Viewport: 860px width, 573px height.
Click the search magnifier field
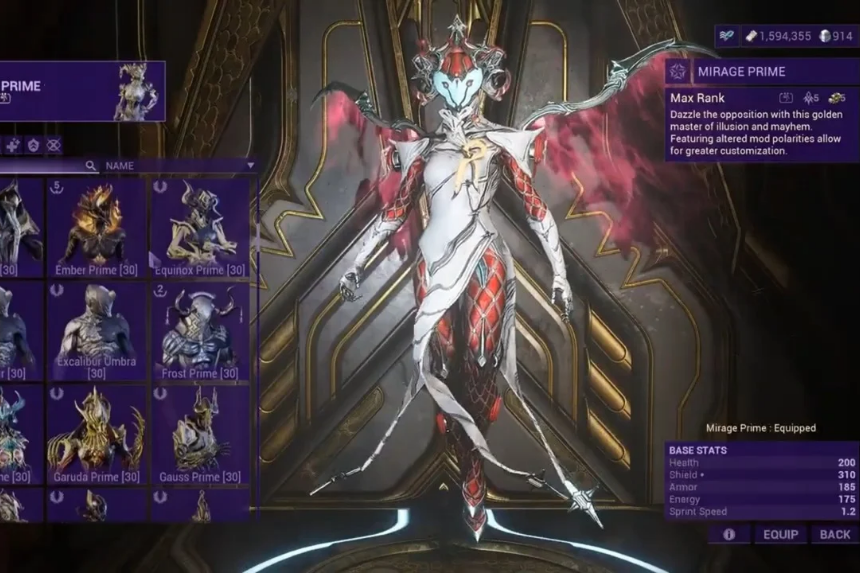coord(91,166)
